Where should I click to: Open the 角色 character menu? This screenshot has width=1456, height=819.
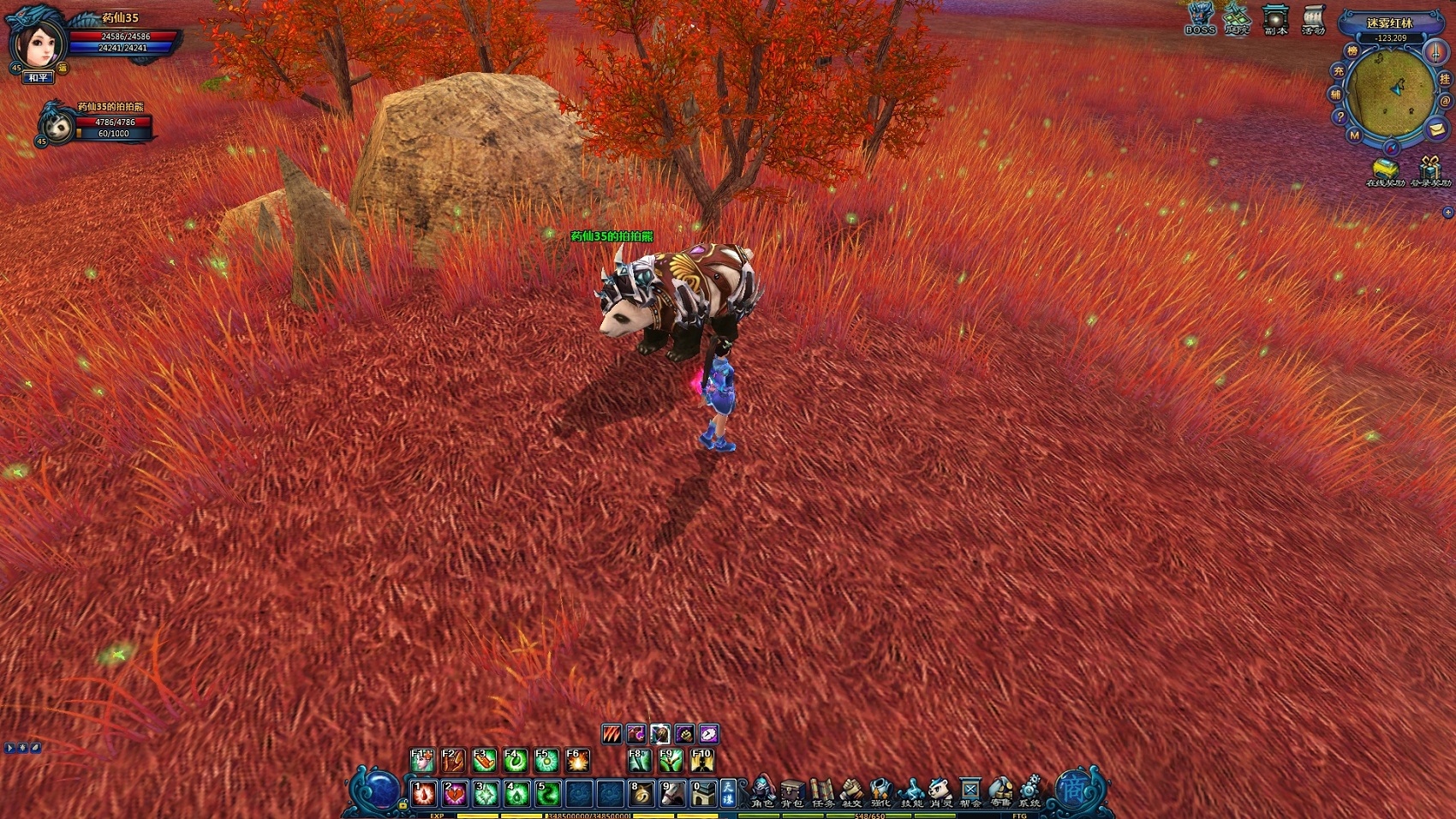762,791
